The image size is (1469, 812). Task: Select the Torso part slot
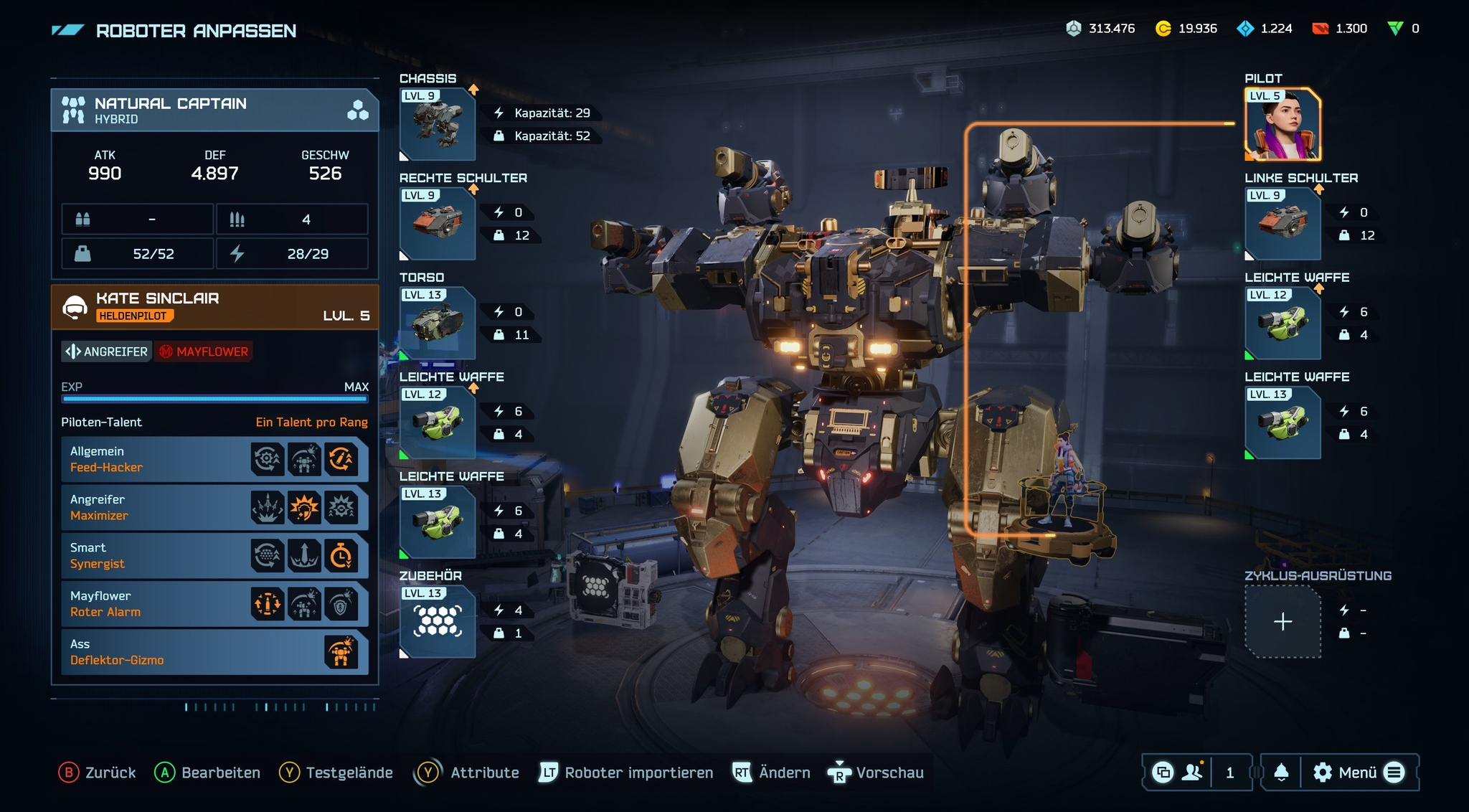(437, 324)
